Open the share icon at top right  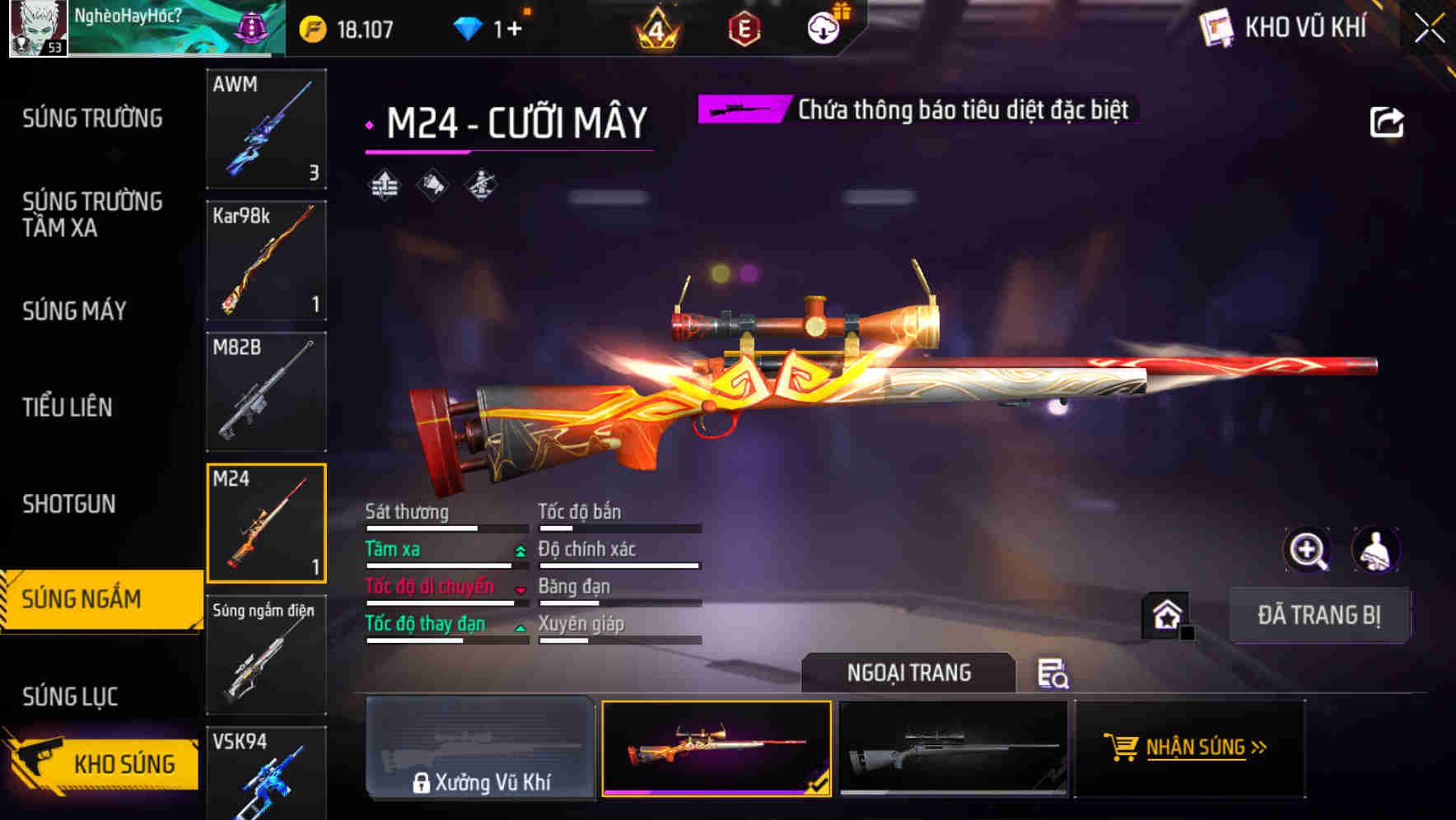point(1387,120)
